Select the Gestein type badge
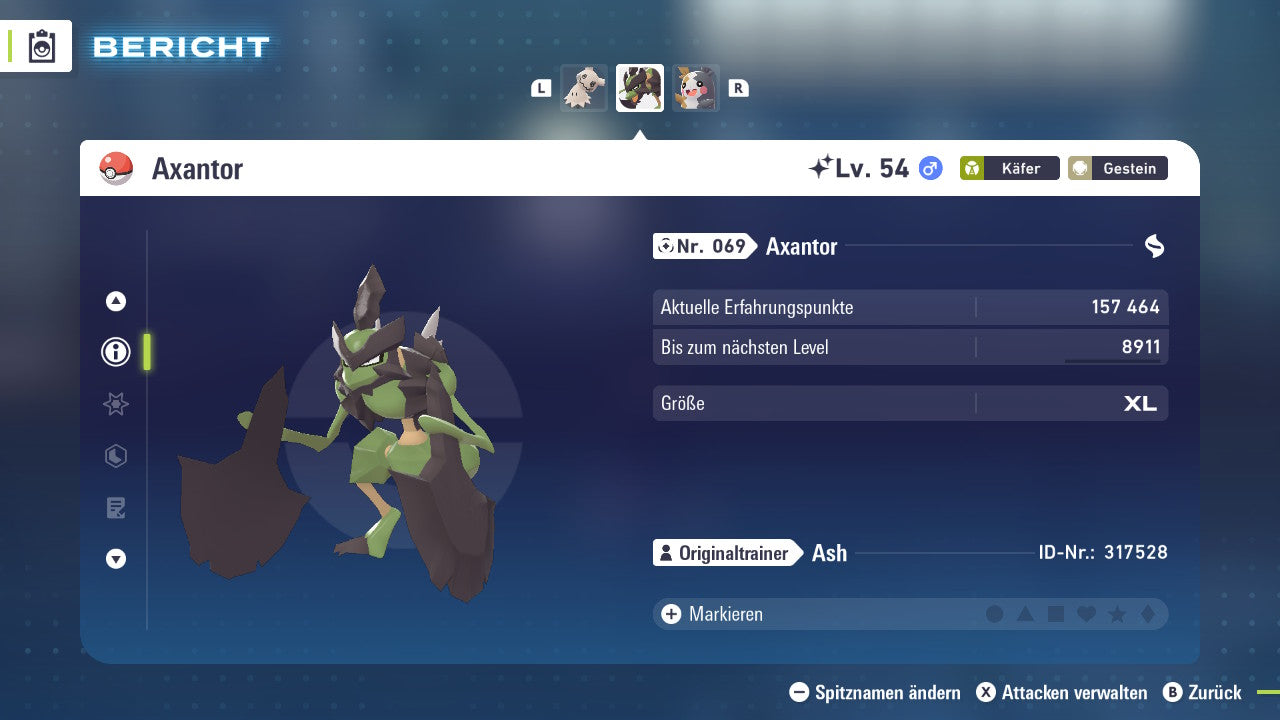 [x=1117, y=168]
